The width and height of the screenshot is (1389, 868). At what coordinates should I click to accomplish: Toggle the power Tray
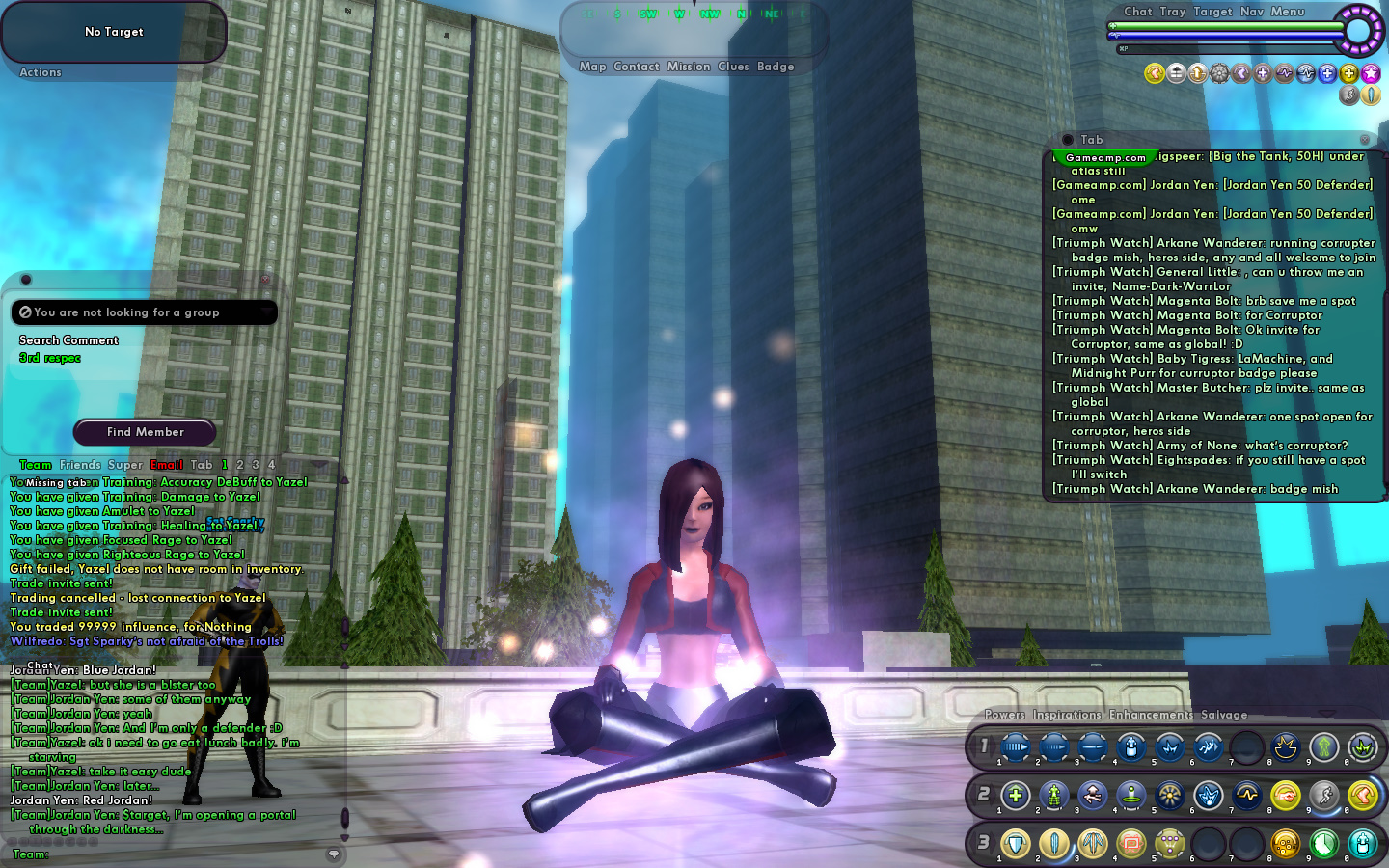(1173, 12)
